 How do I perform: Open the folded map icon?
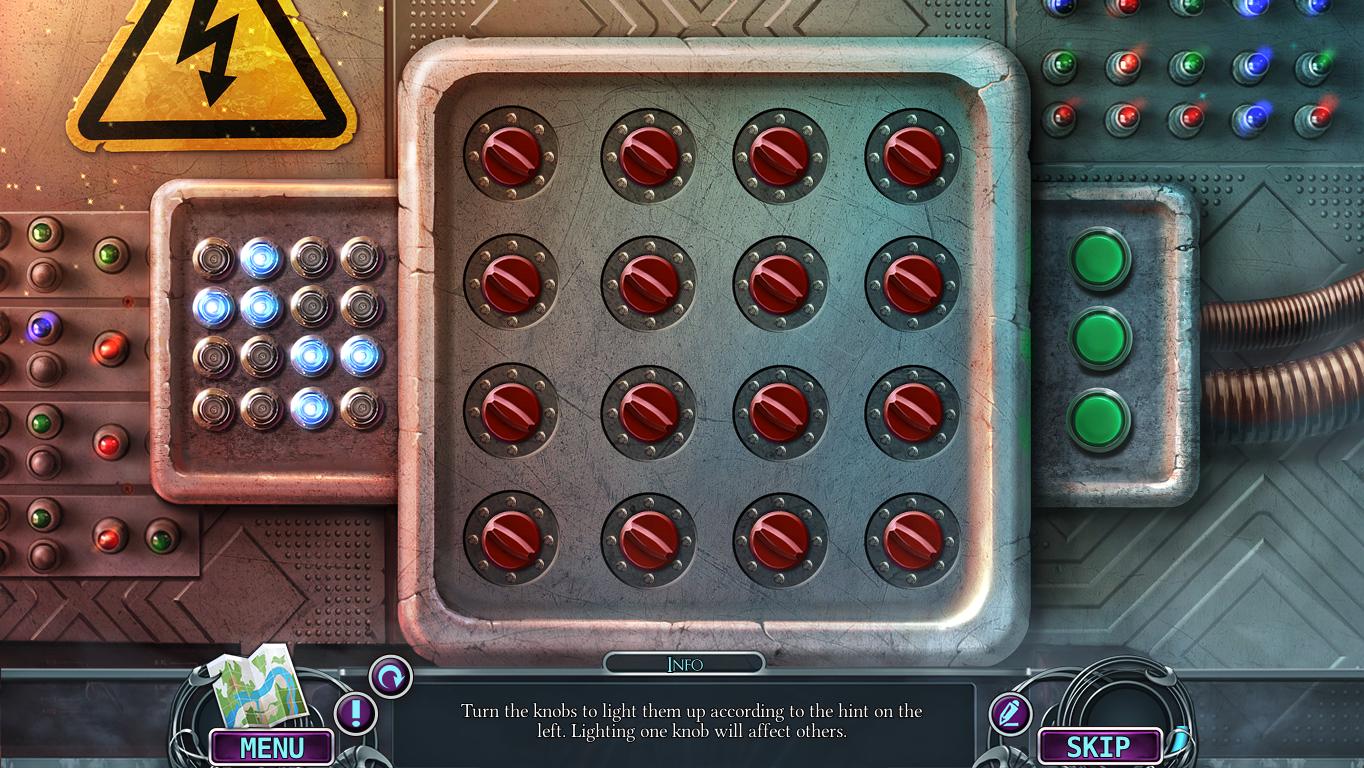click(x=258, y=687)
